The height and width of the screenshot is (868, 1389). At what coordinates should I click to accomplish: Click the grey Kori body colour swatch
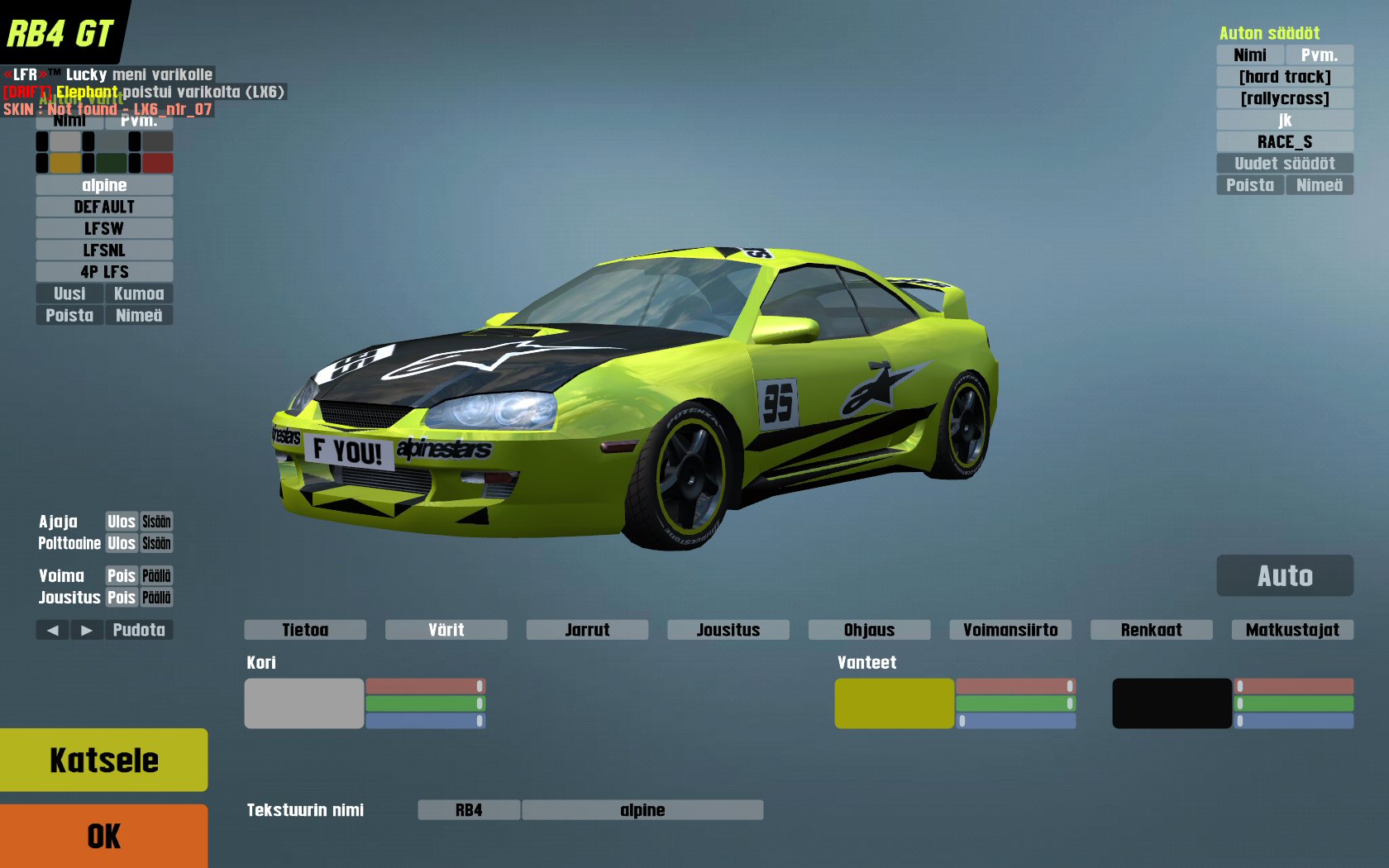click(x=303, y=703)
